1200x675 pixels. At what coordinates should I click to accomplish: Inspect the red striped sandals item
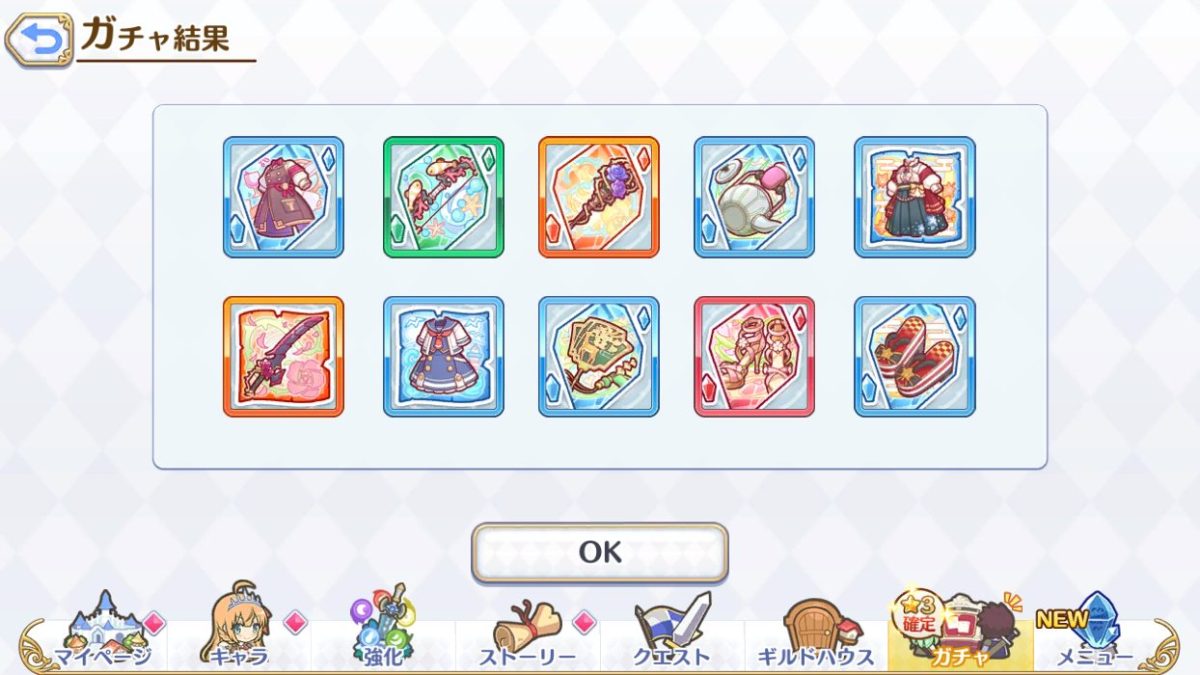914,356
